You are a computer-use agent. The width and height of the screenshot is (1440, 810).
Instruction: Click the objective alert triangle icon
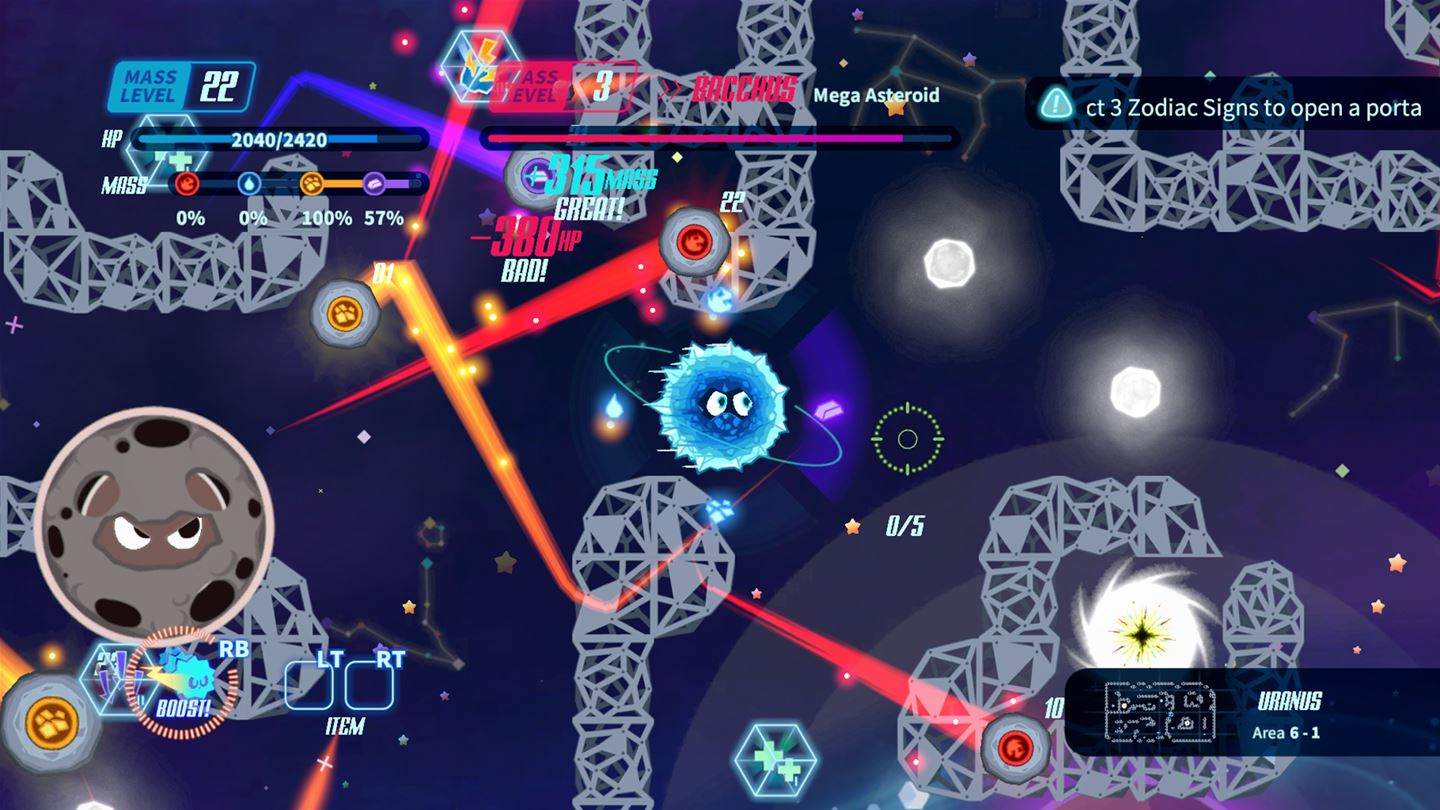coord(1056,104)
